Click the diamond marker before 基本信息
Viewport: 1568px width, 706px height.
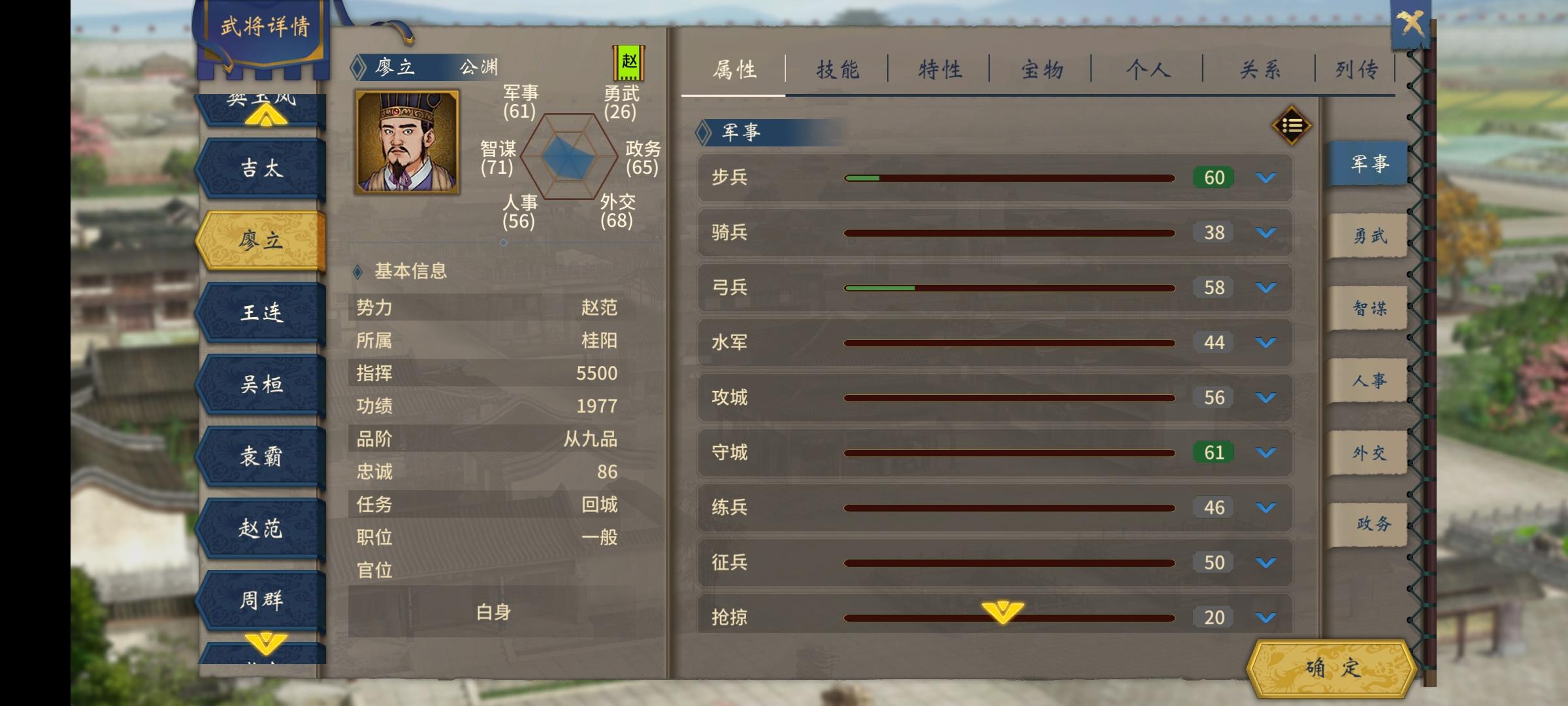pyautogui.click(x=357, y=273)
